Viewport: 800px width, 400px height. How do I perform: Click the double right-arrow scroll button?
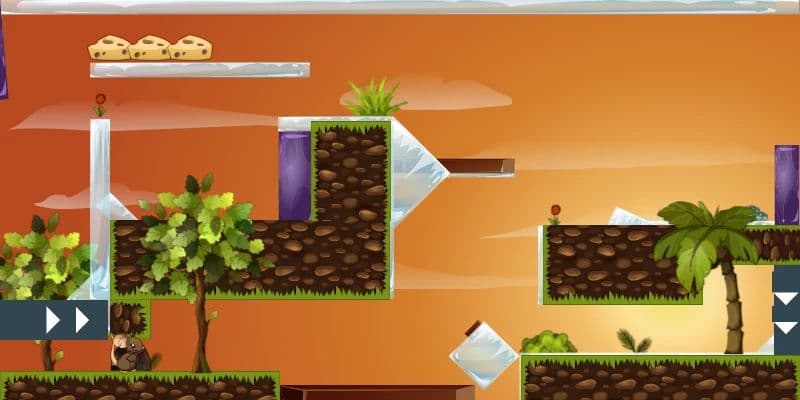66,319
